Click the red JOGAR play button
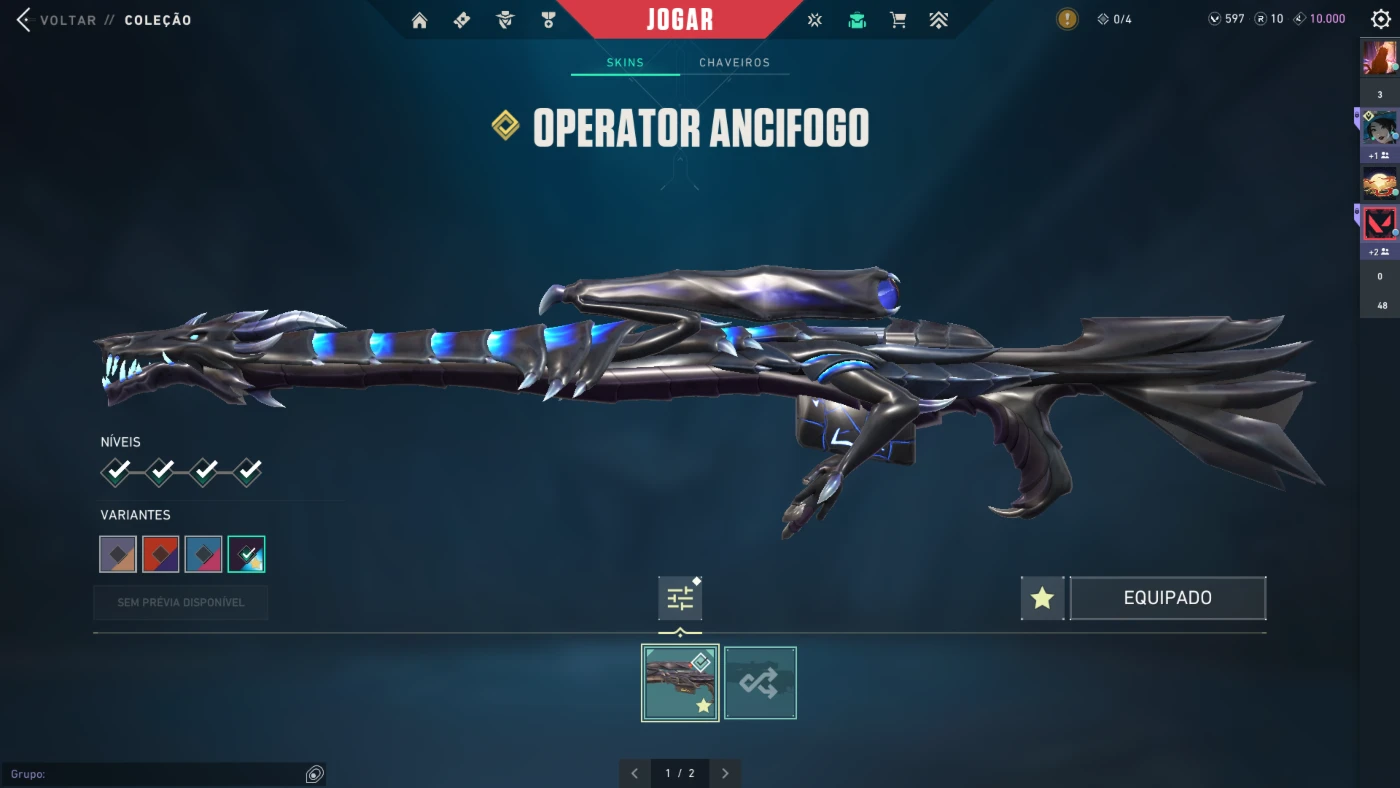The width and height of the screenshot is (1400, 788). [680, 20]
